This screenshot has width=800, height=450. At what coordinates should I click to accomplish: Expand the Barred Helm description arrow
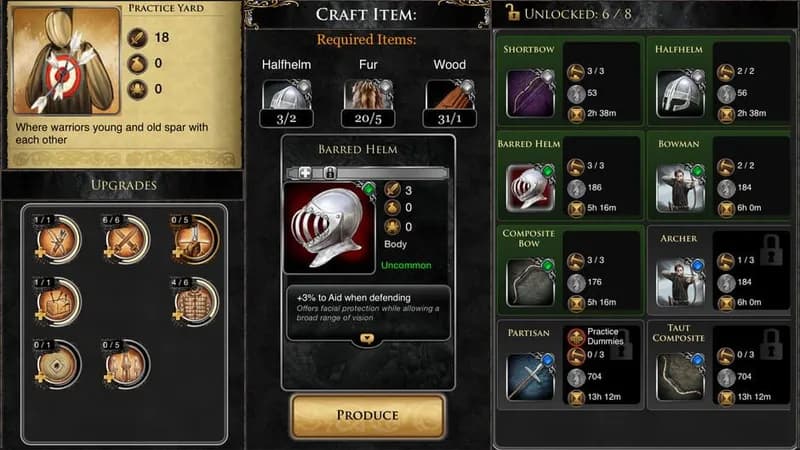coord(367,339)
